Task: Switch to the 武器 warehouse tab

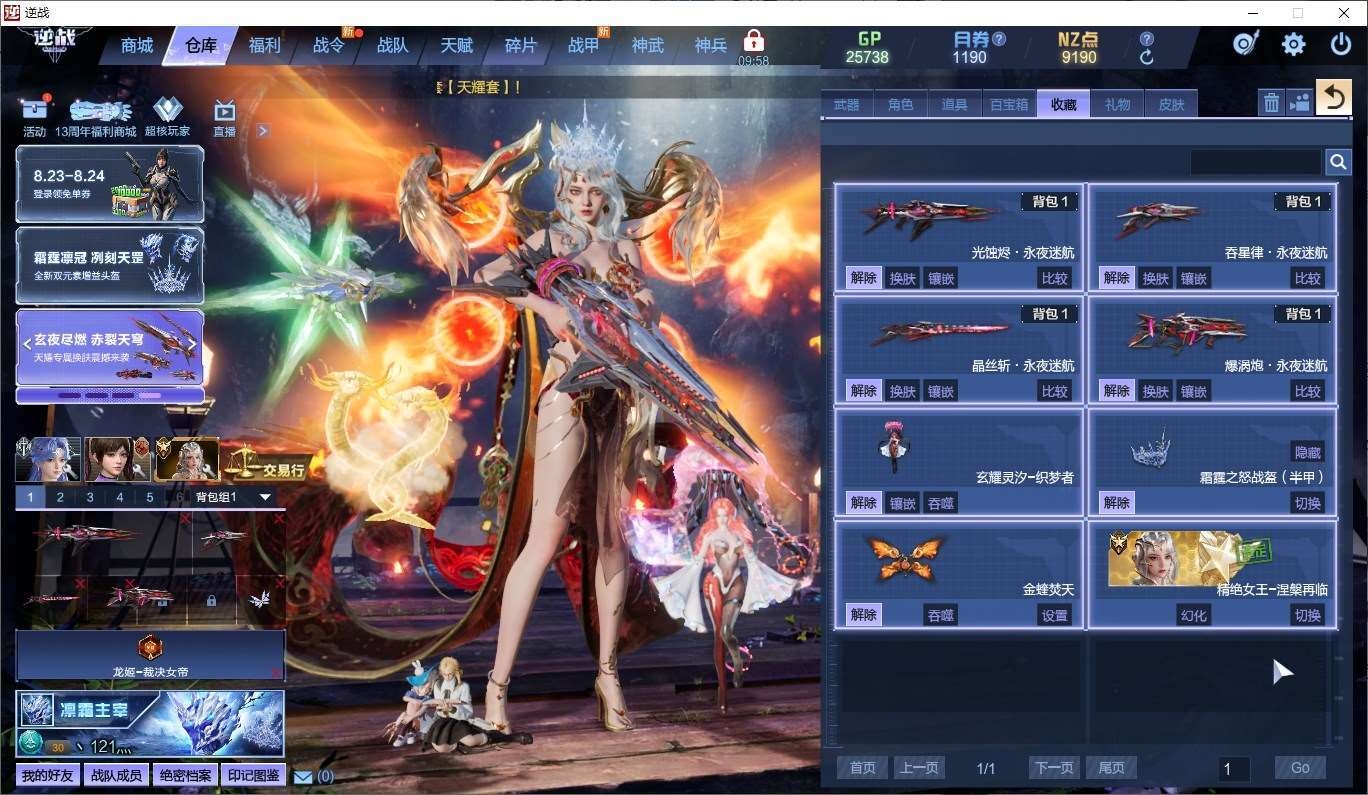Action: tap(846, 104)
